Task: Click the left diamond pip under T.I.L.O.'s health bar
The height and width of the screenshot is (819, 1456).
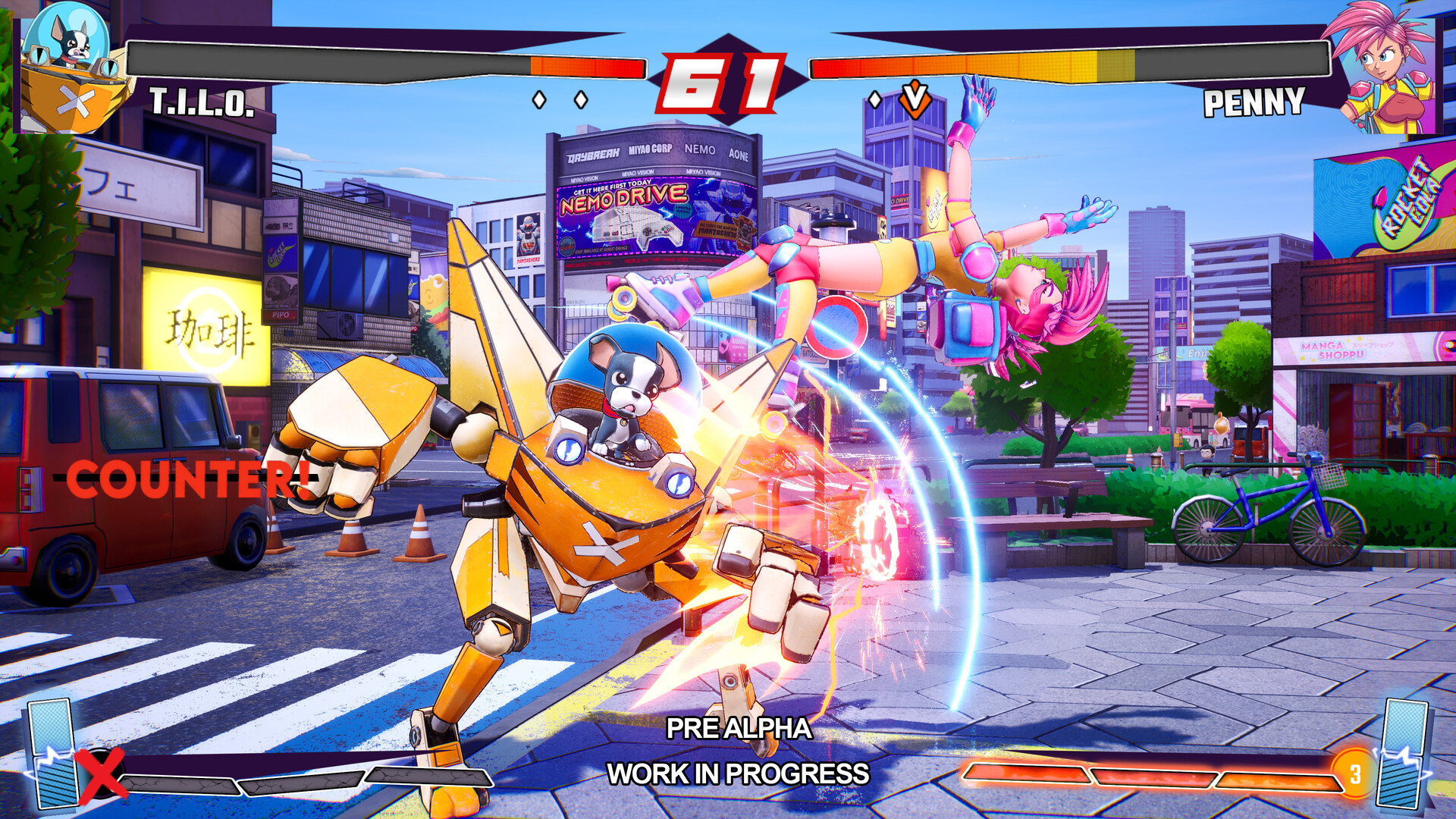Action: pos(541,99)
